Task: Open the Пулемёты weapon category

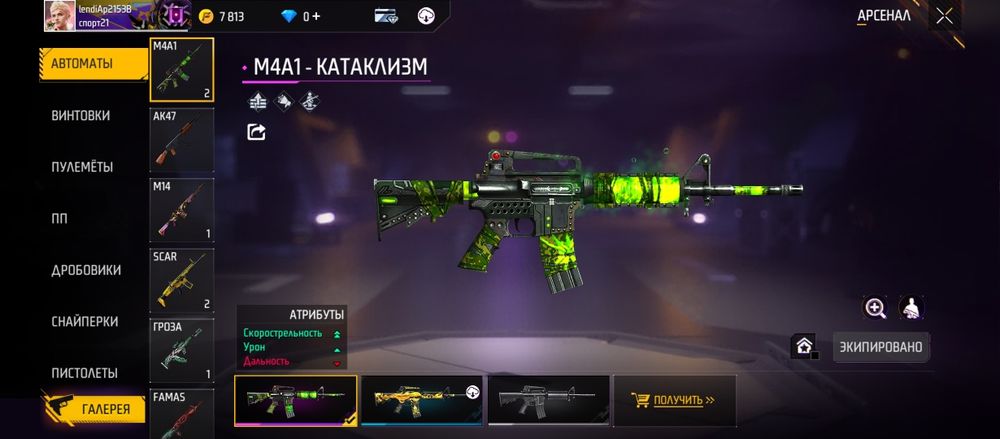Action: (82, 167)
